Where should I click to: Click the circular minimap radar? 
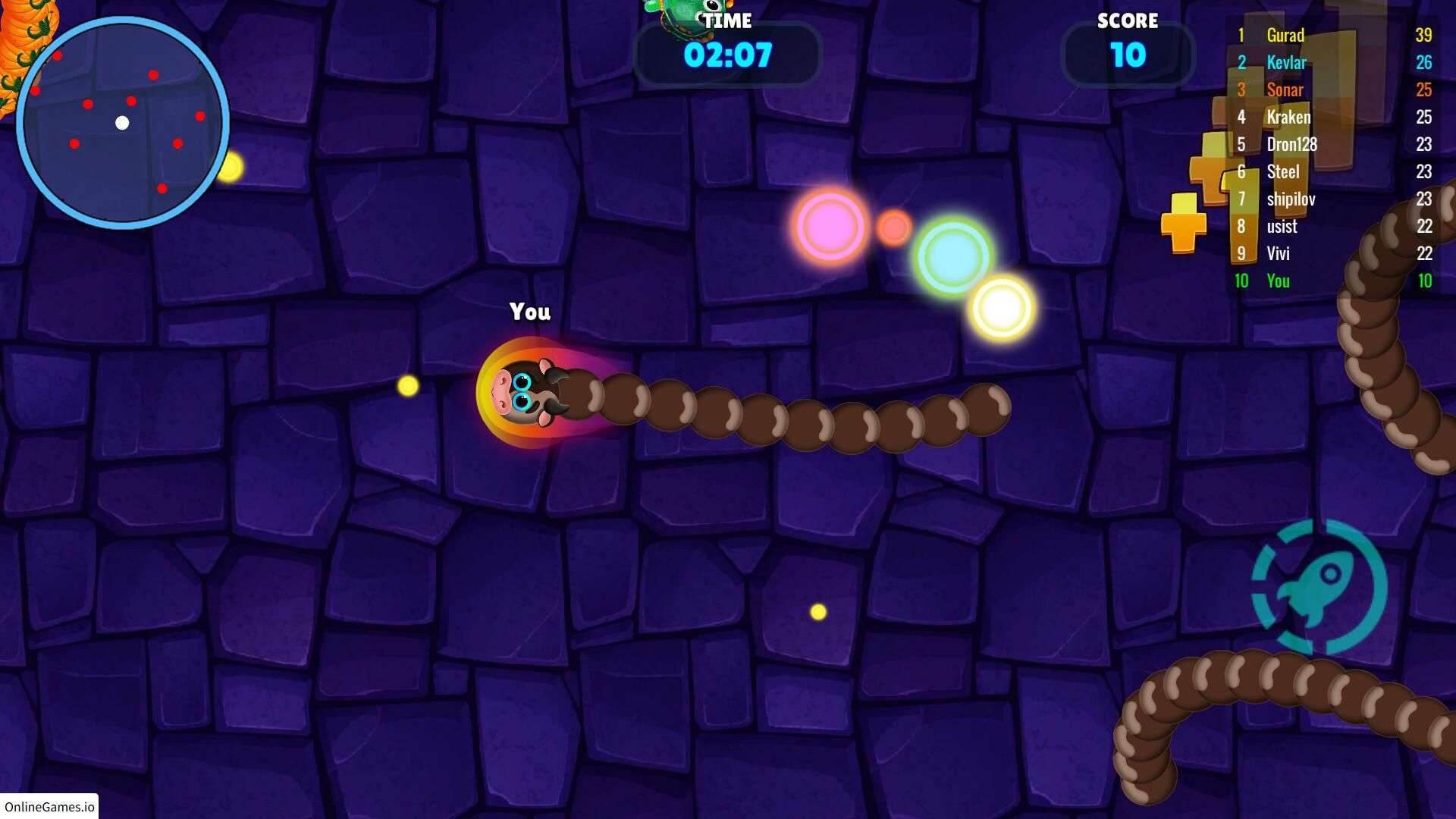[123, 123]
